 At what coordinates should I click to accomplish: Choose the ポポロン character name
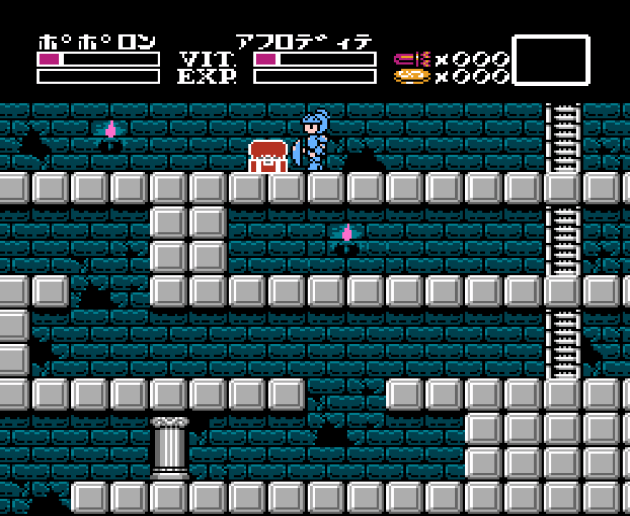tap(97, 42)
